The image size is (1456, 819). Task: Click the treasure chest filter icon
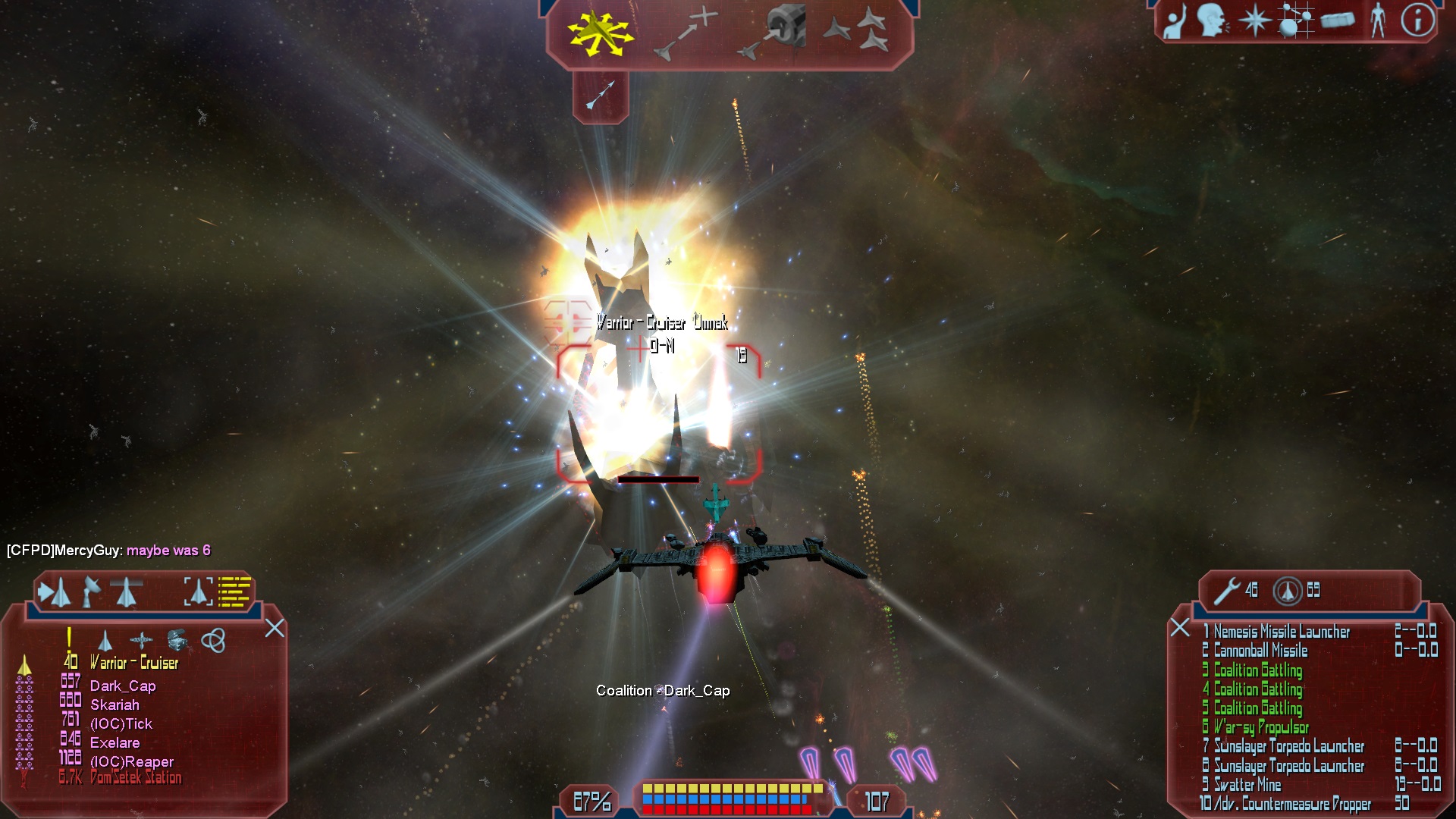point(177,641)
